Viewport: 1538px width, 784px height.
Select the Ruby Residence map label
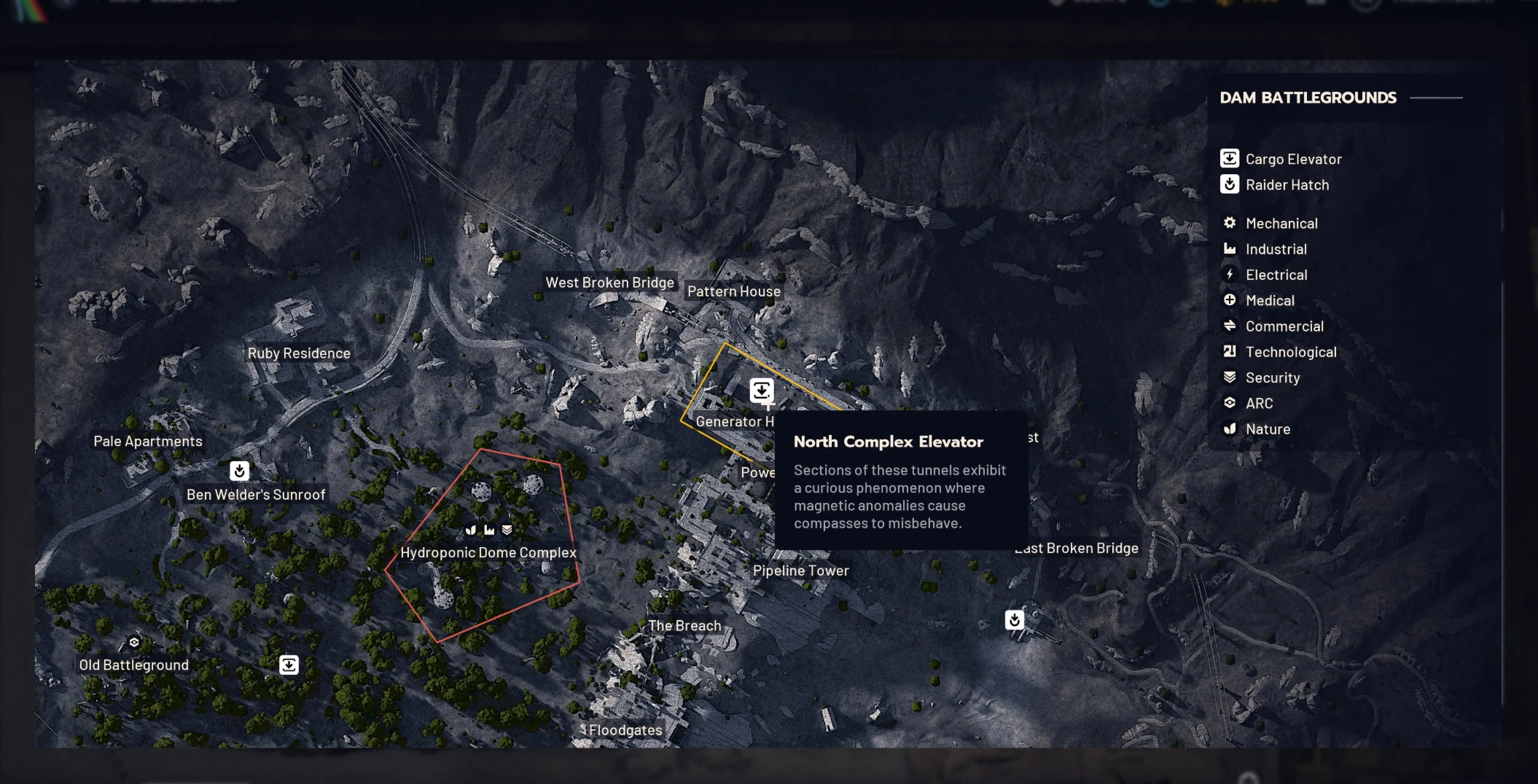[299, 353]
